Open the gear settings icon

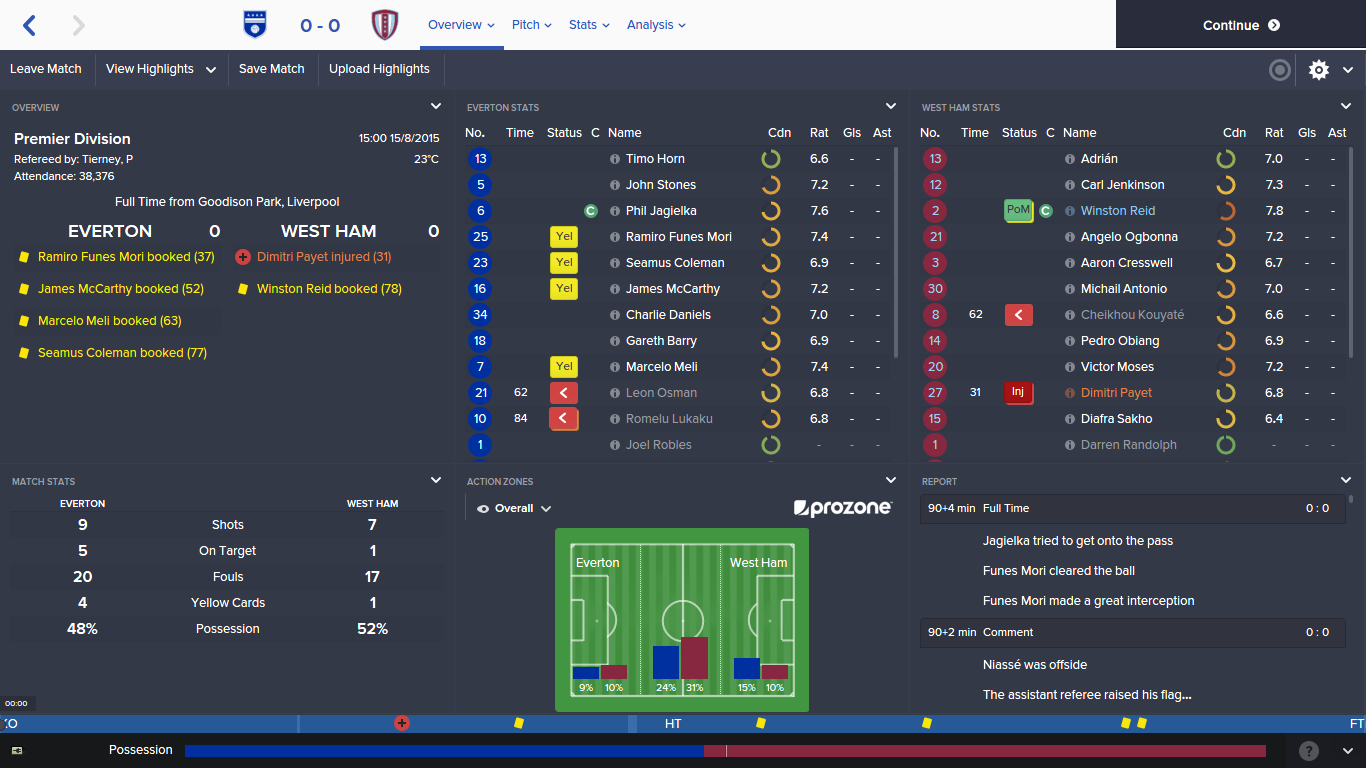(x=1319, y=70)
